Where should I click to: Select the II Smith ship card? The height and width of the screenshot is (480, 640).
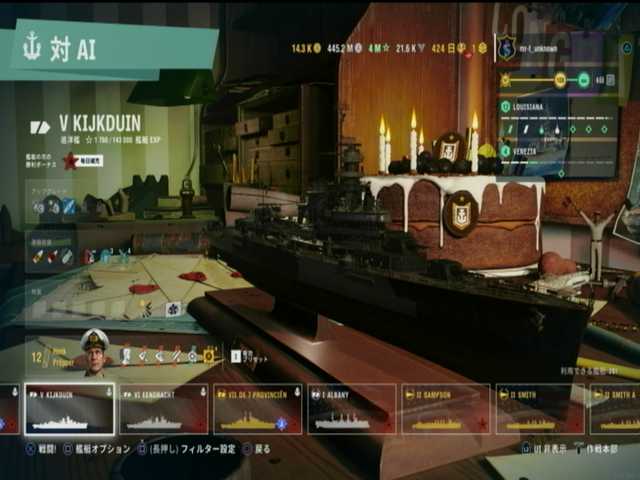point(539,410)
